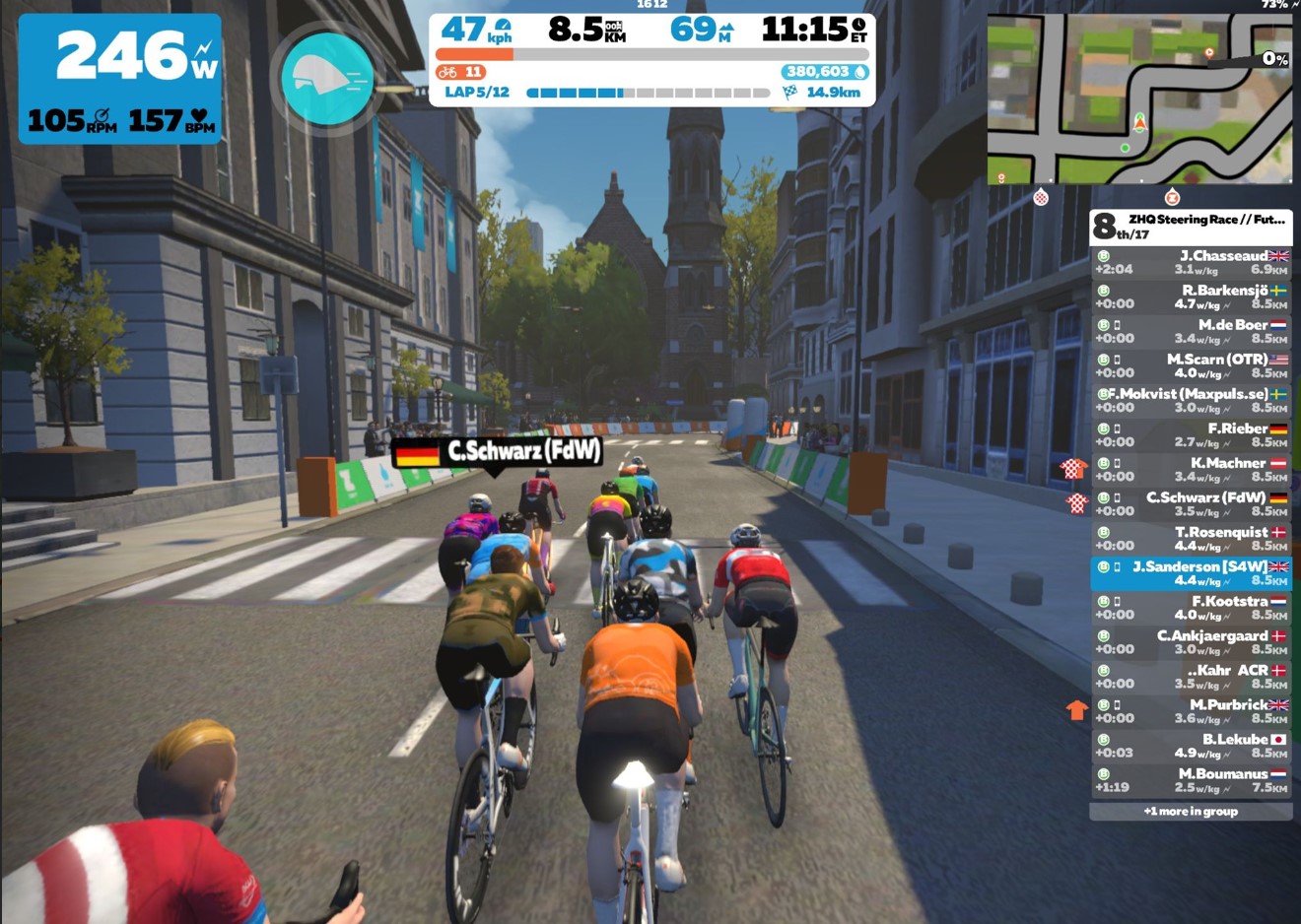Viewport: 1301px width, 924px height.
Task: Select M.Scarn (OTR) rider row
Action: [1191, 365]
